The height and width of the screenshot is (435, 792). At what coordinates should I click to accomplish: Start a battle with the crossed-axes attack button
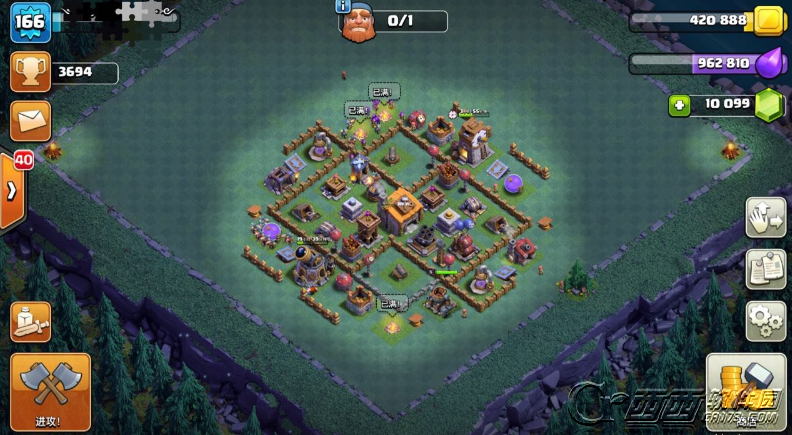coord(50,388)
